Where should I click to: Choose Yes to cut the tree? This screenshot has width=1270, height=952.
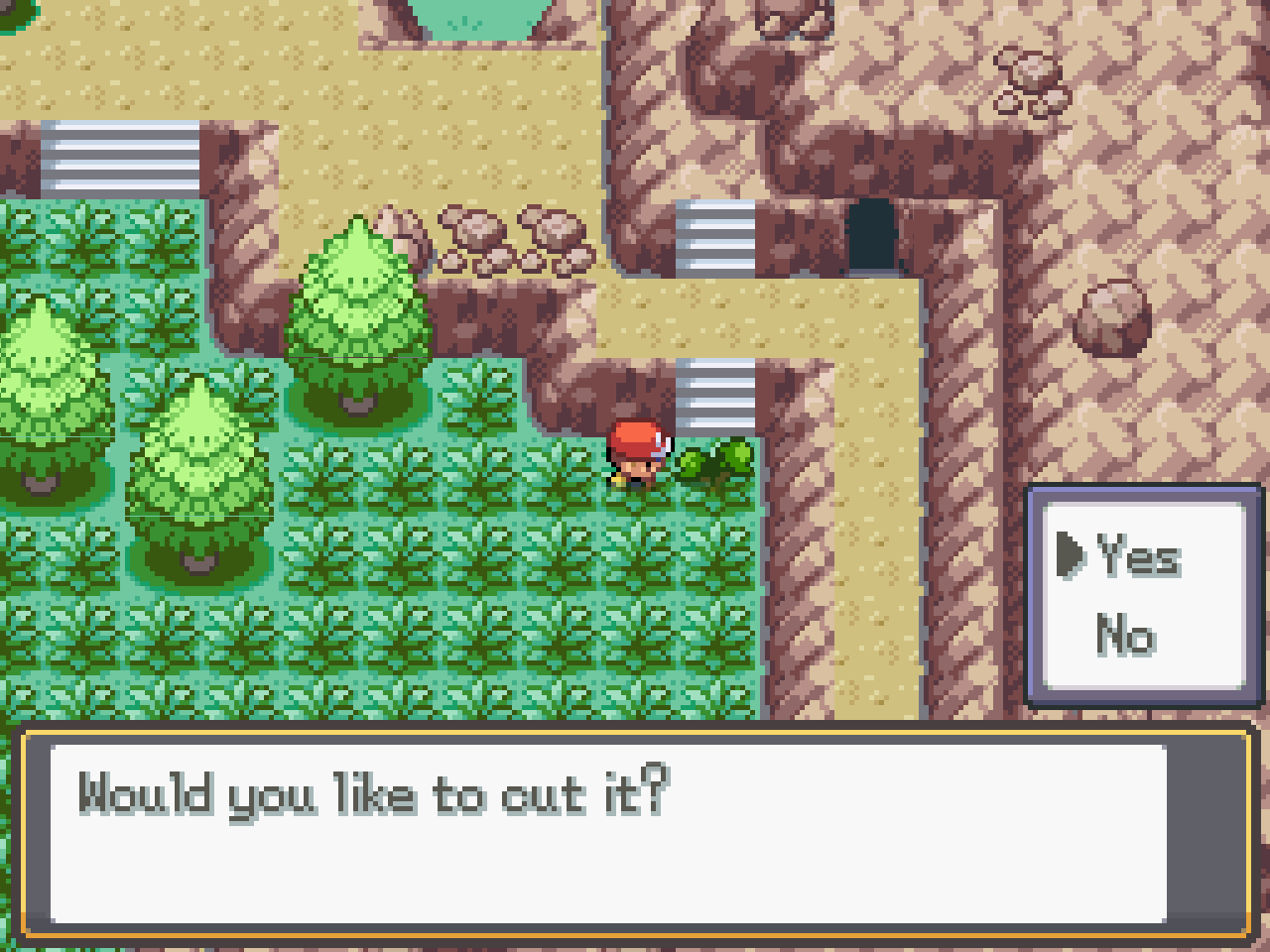[1138, 555]
